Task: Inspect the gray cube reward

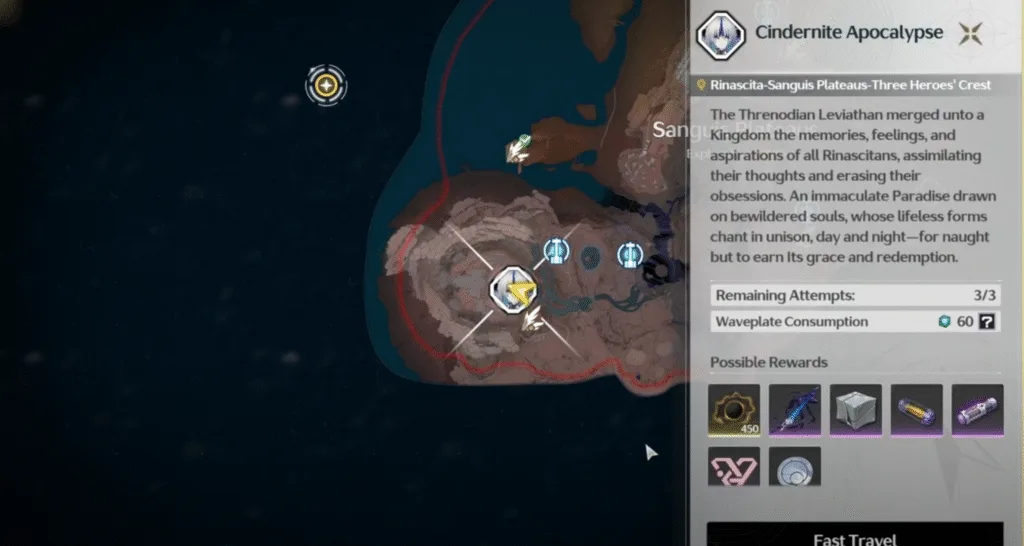Action: click(856, 410)
